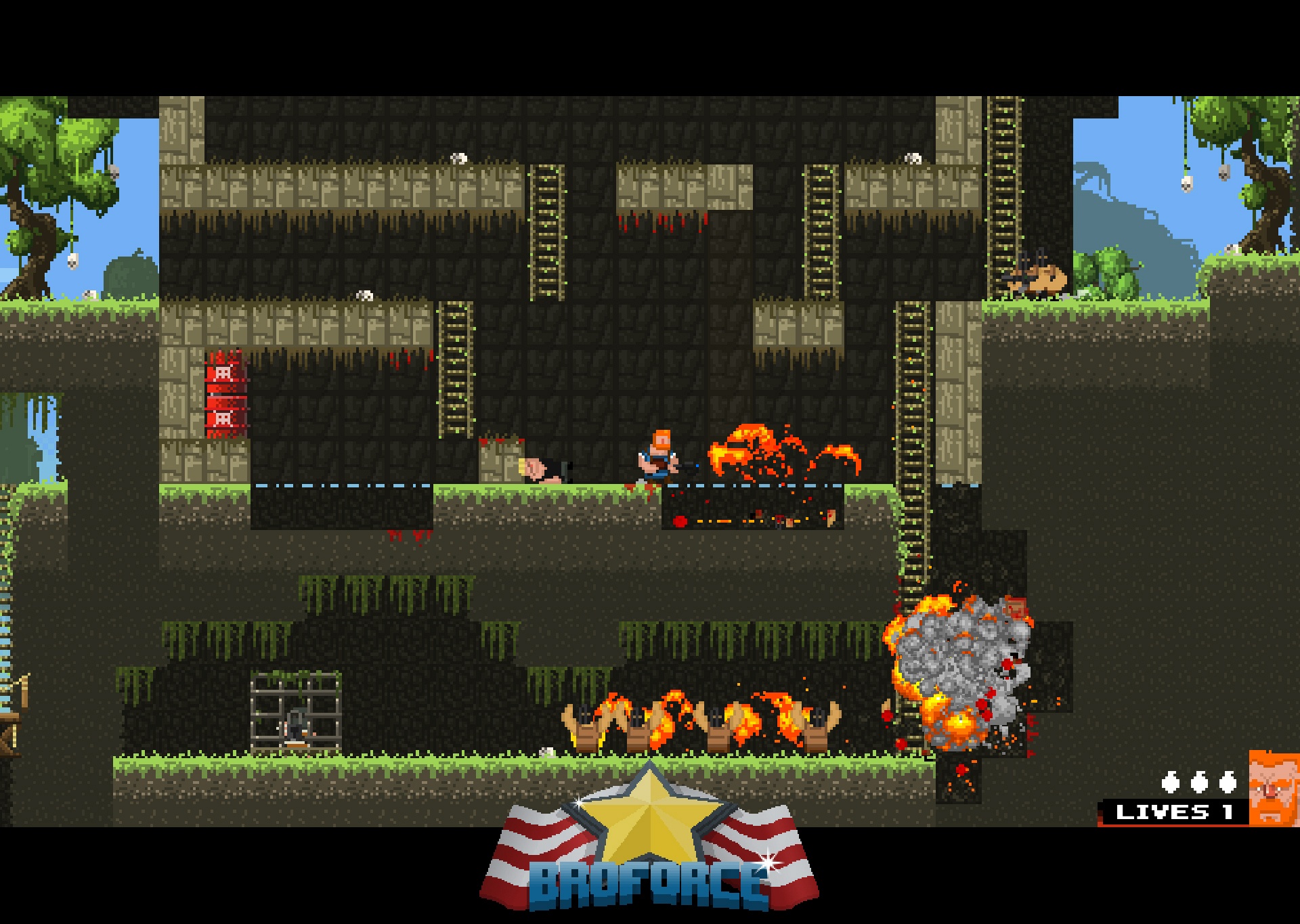Viewport: 1300px width, 924px height.
Task: Click the Broforce star logo
Action: click(649, 839)
